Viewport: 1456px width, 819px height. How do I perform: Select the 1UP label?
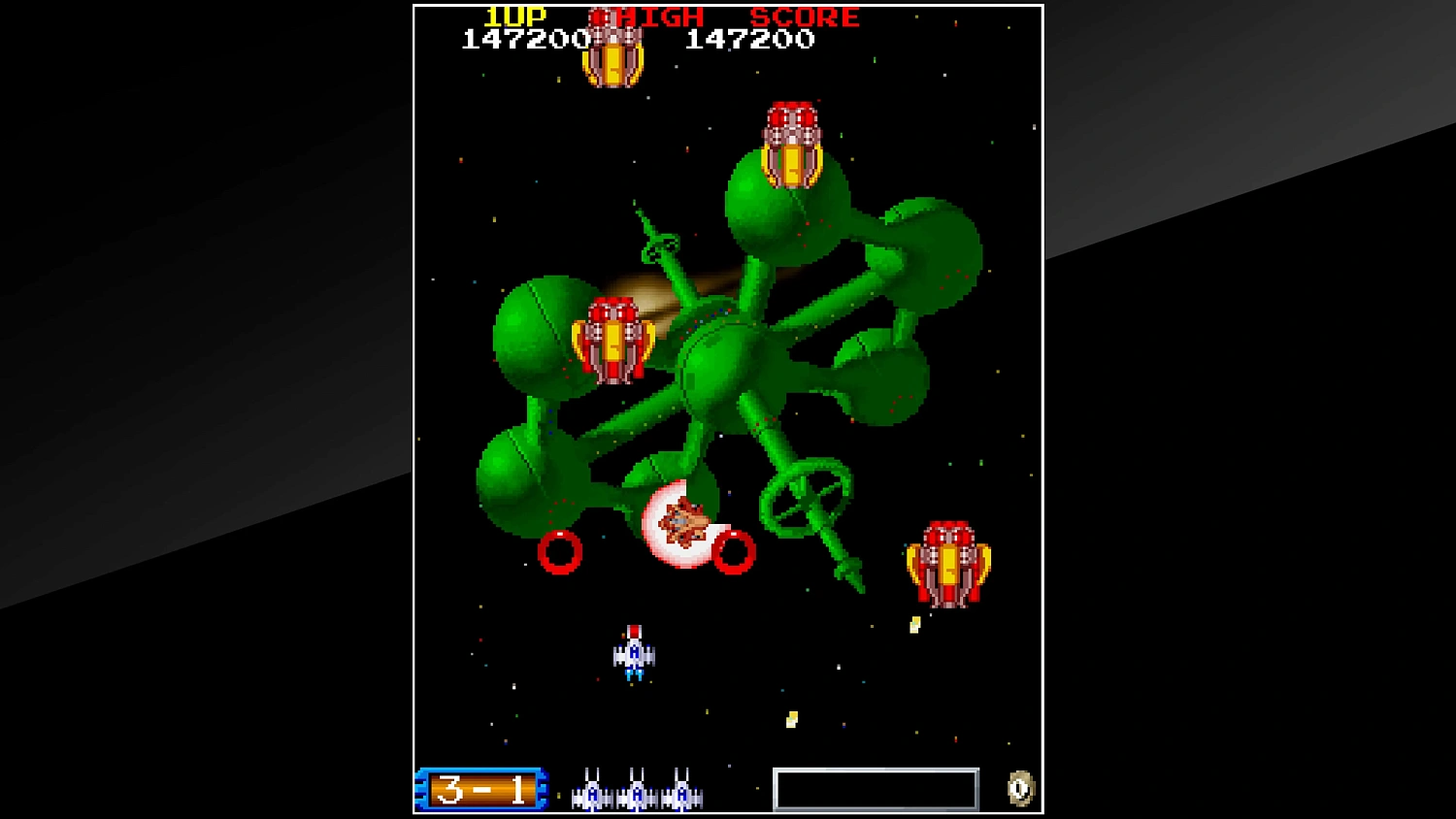[x=514, y=15]
